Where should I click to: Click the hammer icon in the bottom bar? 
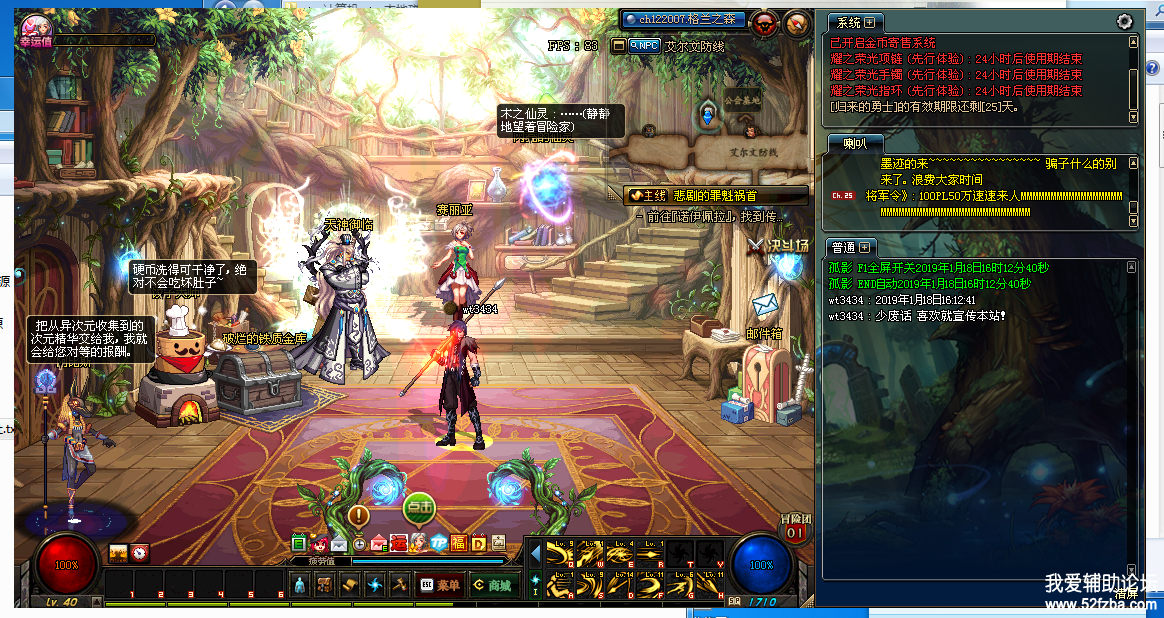pos(399,585)
